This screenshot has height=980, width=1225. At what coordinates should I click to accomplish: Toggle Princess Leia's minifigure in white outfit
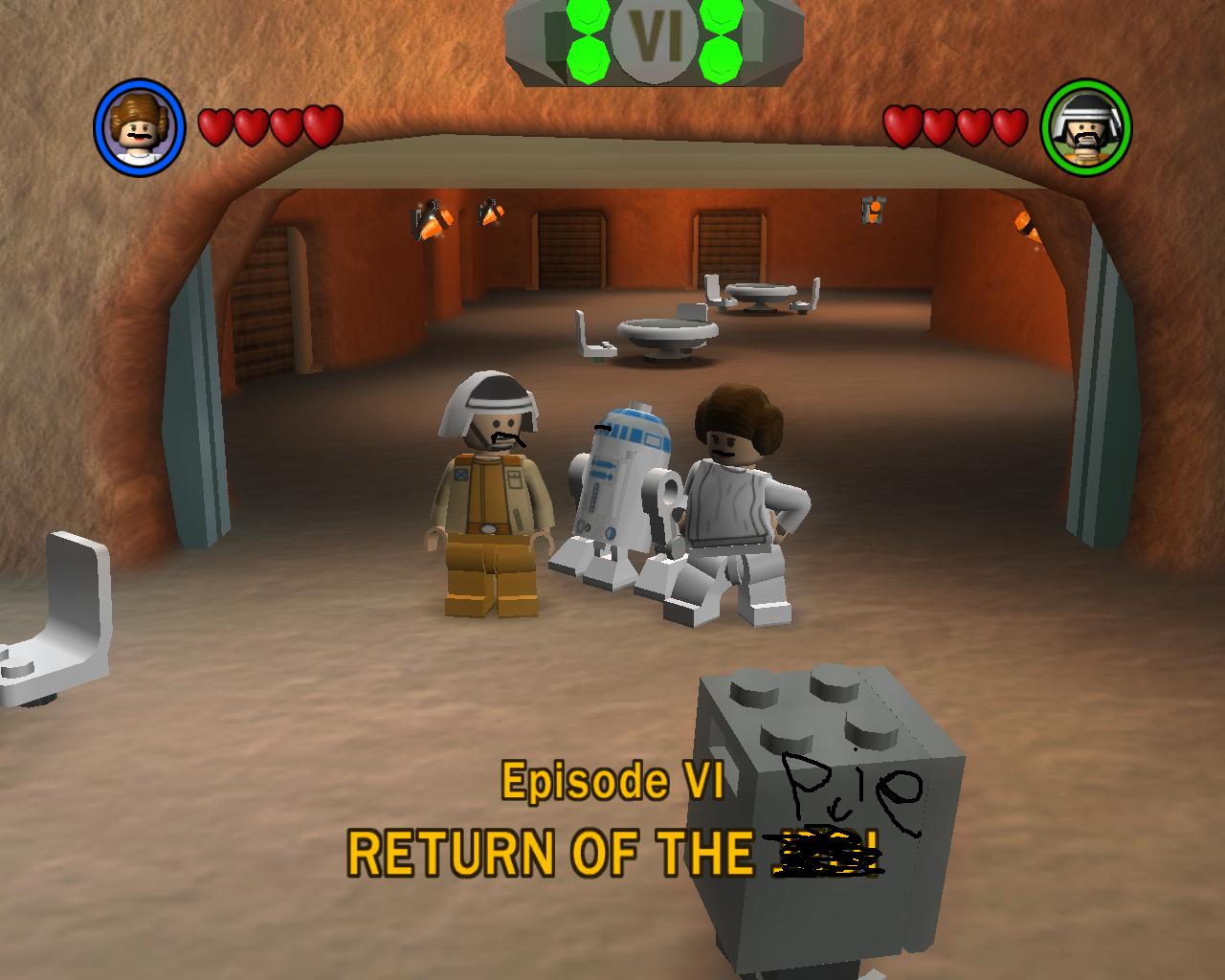click(735, 488)
